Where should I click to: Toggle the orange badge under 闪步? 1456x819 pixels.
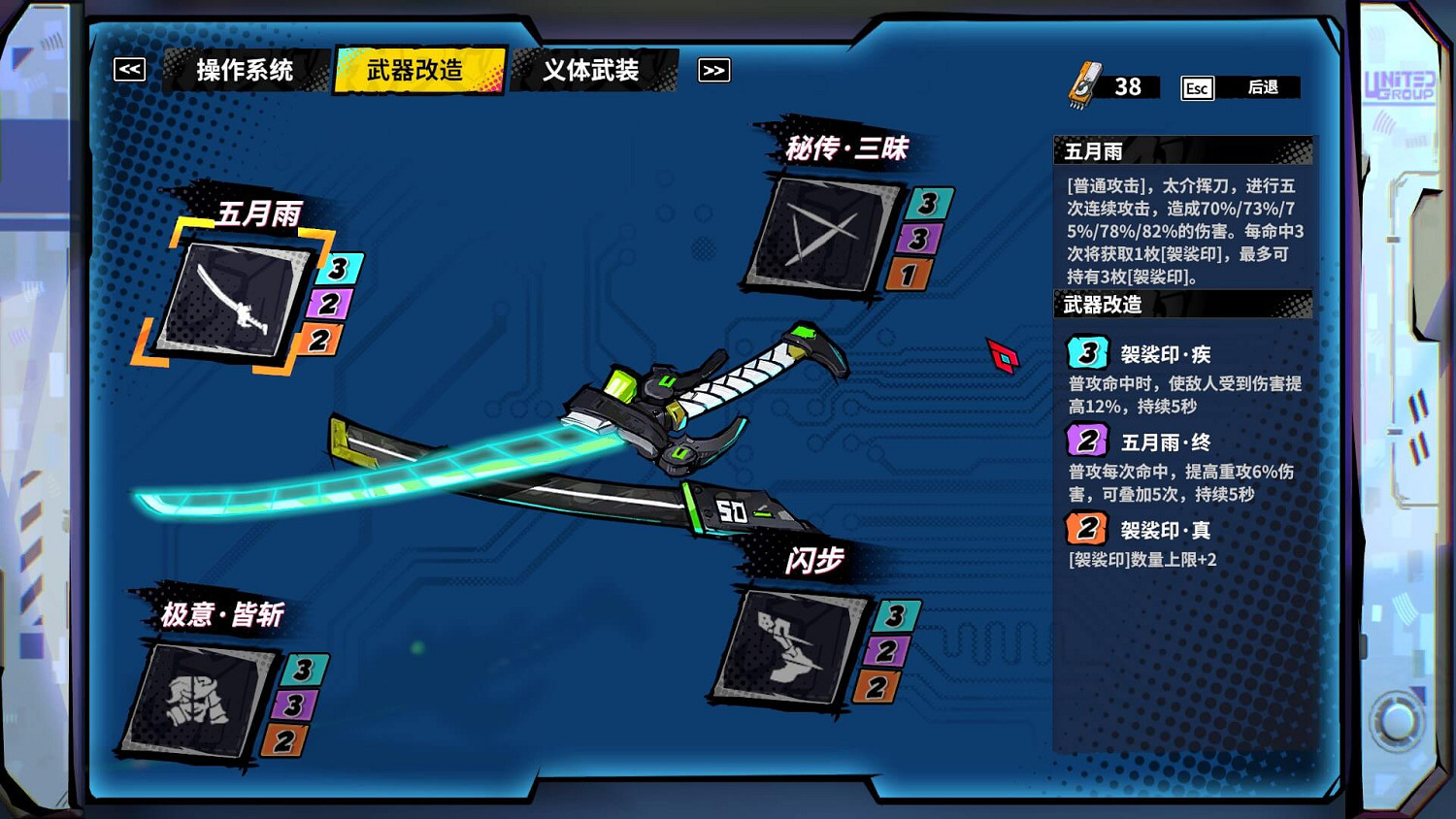pyautogui.click(x=878, y=686)
